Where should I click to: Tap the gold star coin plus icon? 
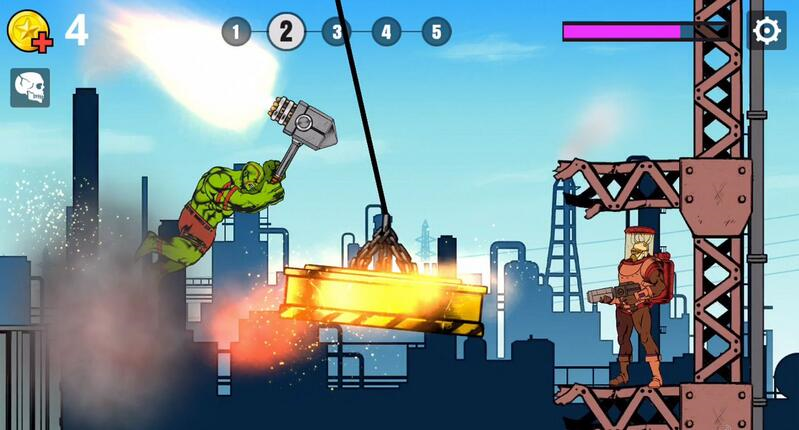click(x=29, y=32)
